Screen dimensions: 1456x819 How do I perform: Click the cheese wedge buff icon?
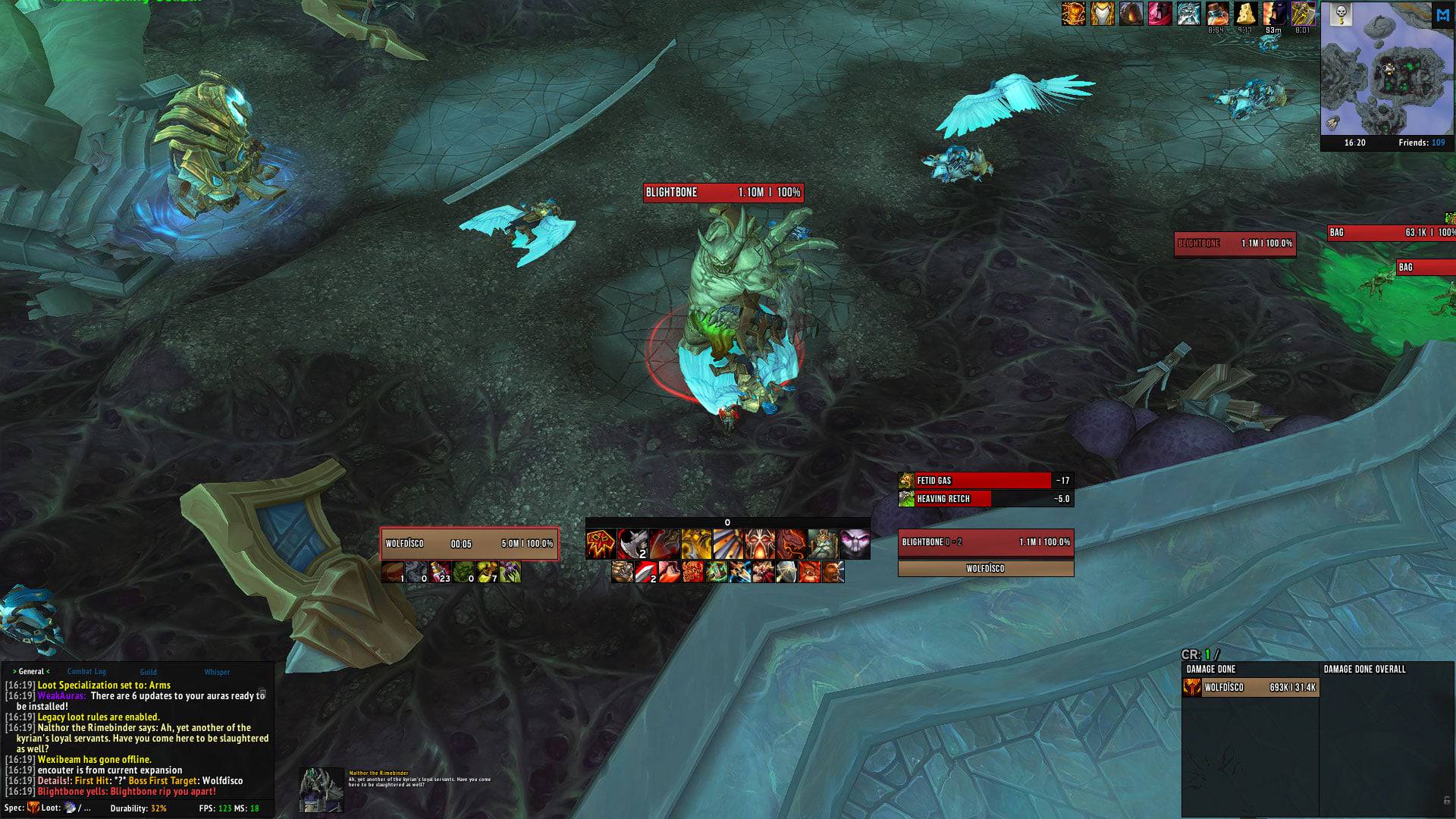coord(1246,13)
